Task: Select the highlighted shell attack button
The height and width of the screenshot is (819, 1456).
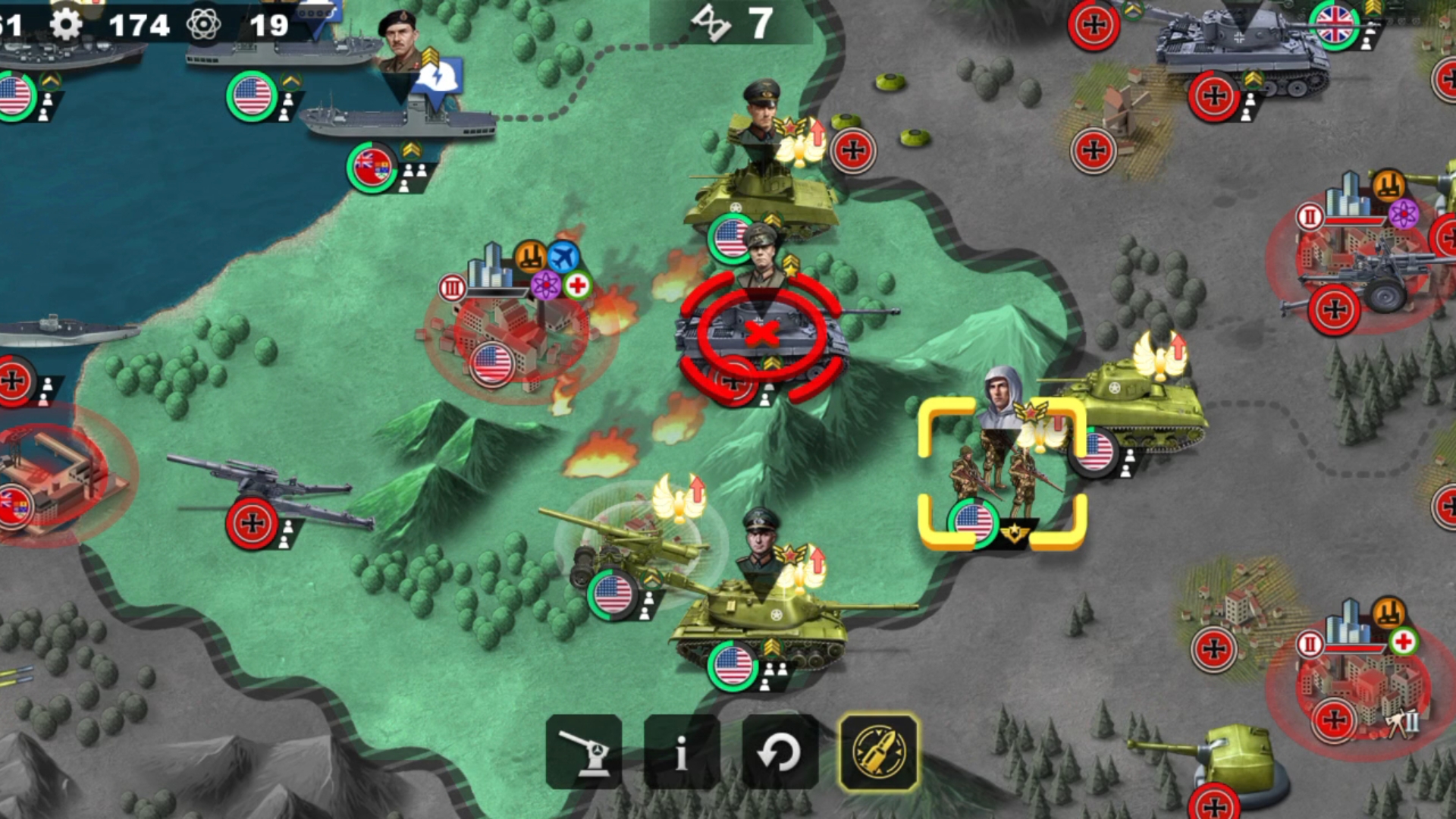Action: [879, 752]
